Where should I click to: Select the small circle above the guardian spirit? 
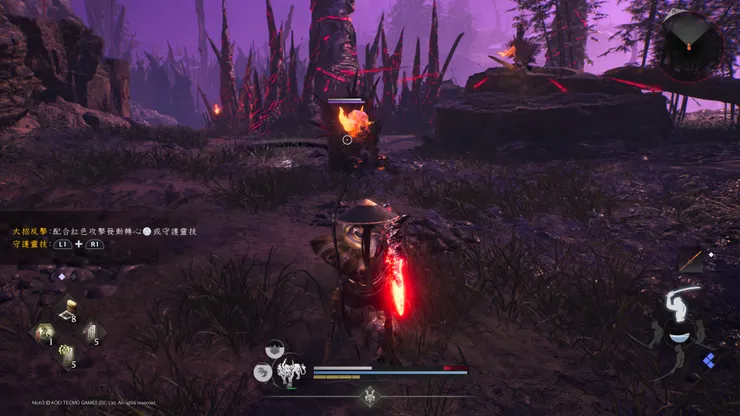(x=274, y=350)
